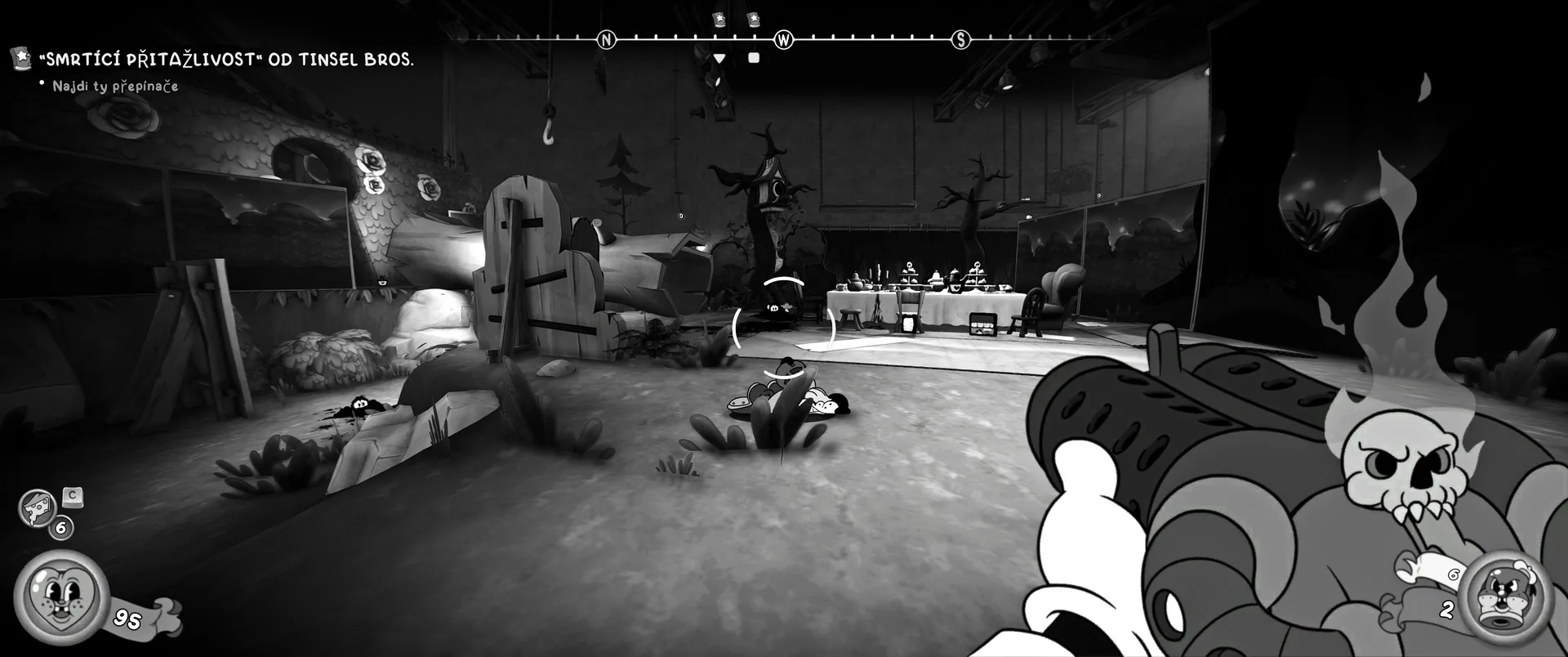Click the S marker on the compass
This screenshot has width=1568, height=657.
point(960,39)
